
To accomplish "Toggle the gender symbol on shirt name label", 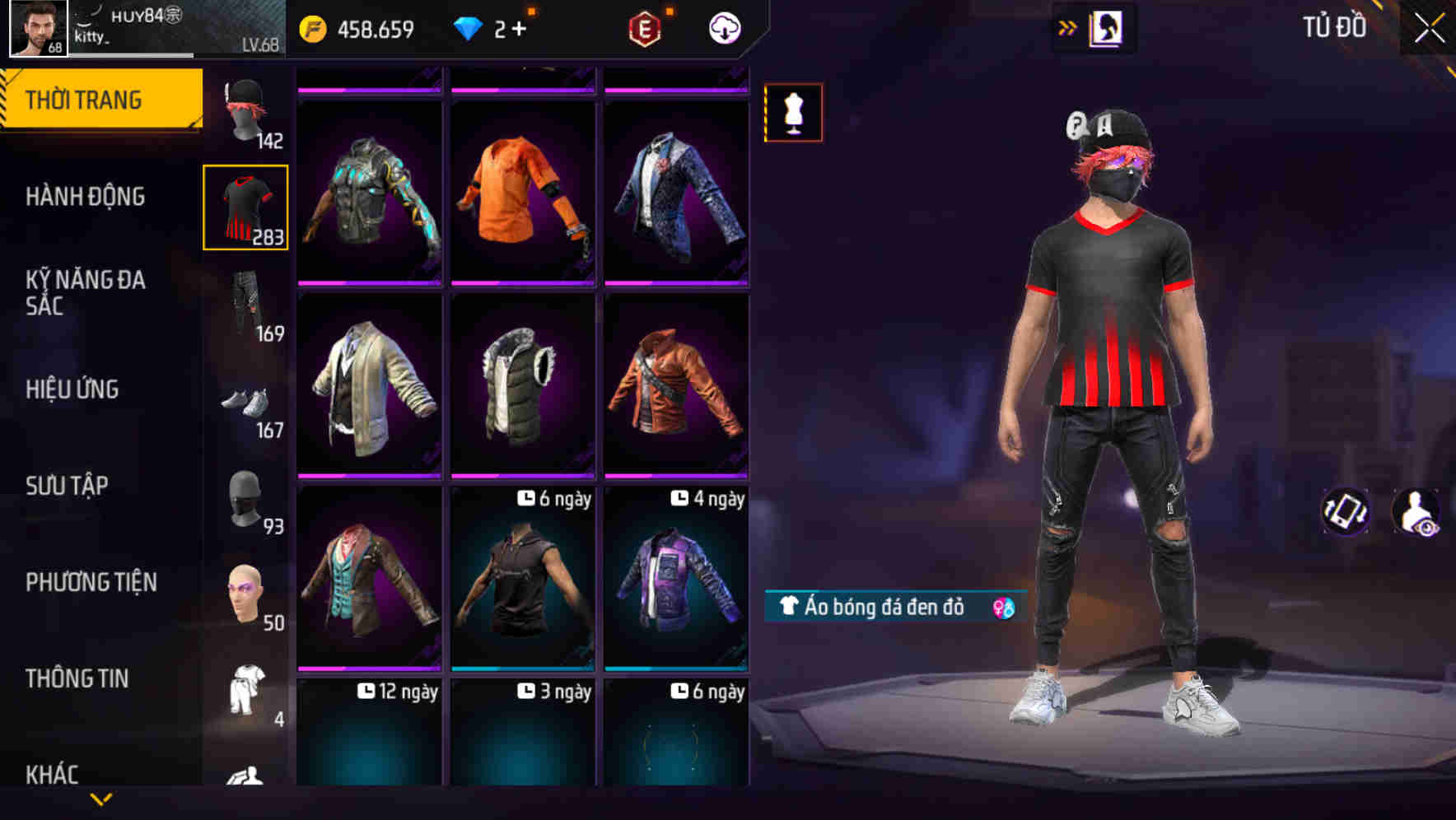I will click(x=1003, y=609).
